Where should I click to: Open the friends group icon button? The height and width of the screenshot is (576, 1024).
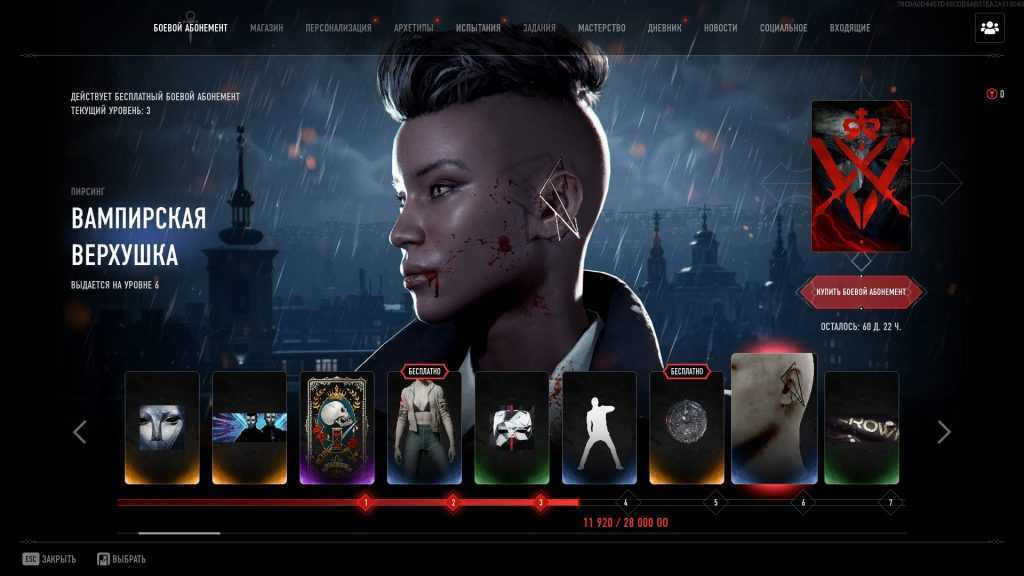(989, 28)
